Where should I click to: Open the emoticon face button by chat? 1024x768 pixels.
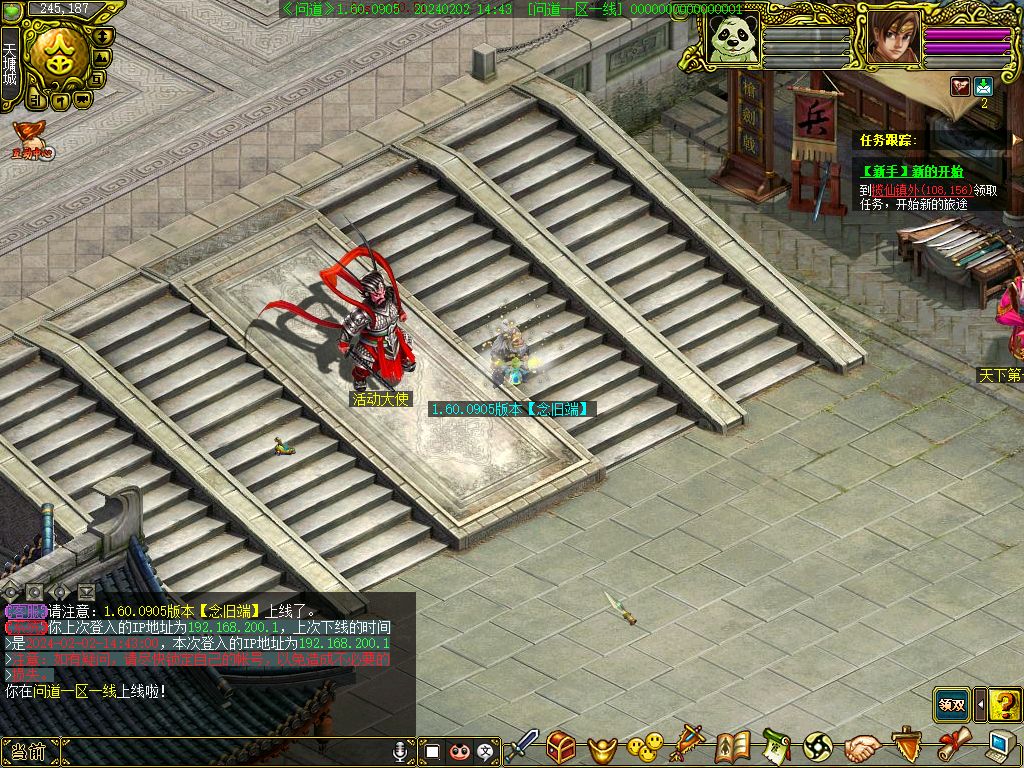(x=459, y=750)
